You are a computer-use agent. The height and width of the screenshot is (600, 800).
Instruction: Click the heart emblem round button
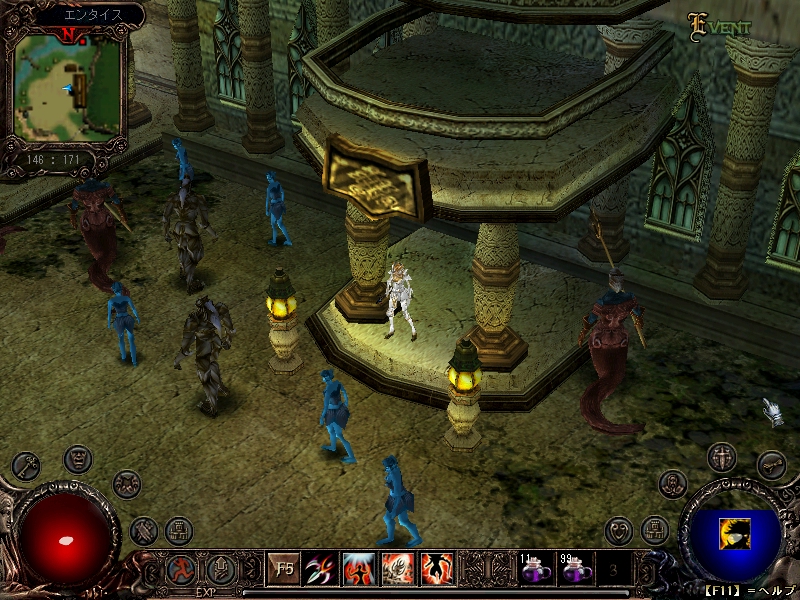click(x=620, y=530)
